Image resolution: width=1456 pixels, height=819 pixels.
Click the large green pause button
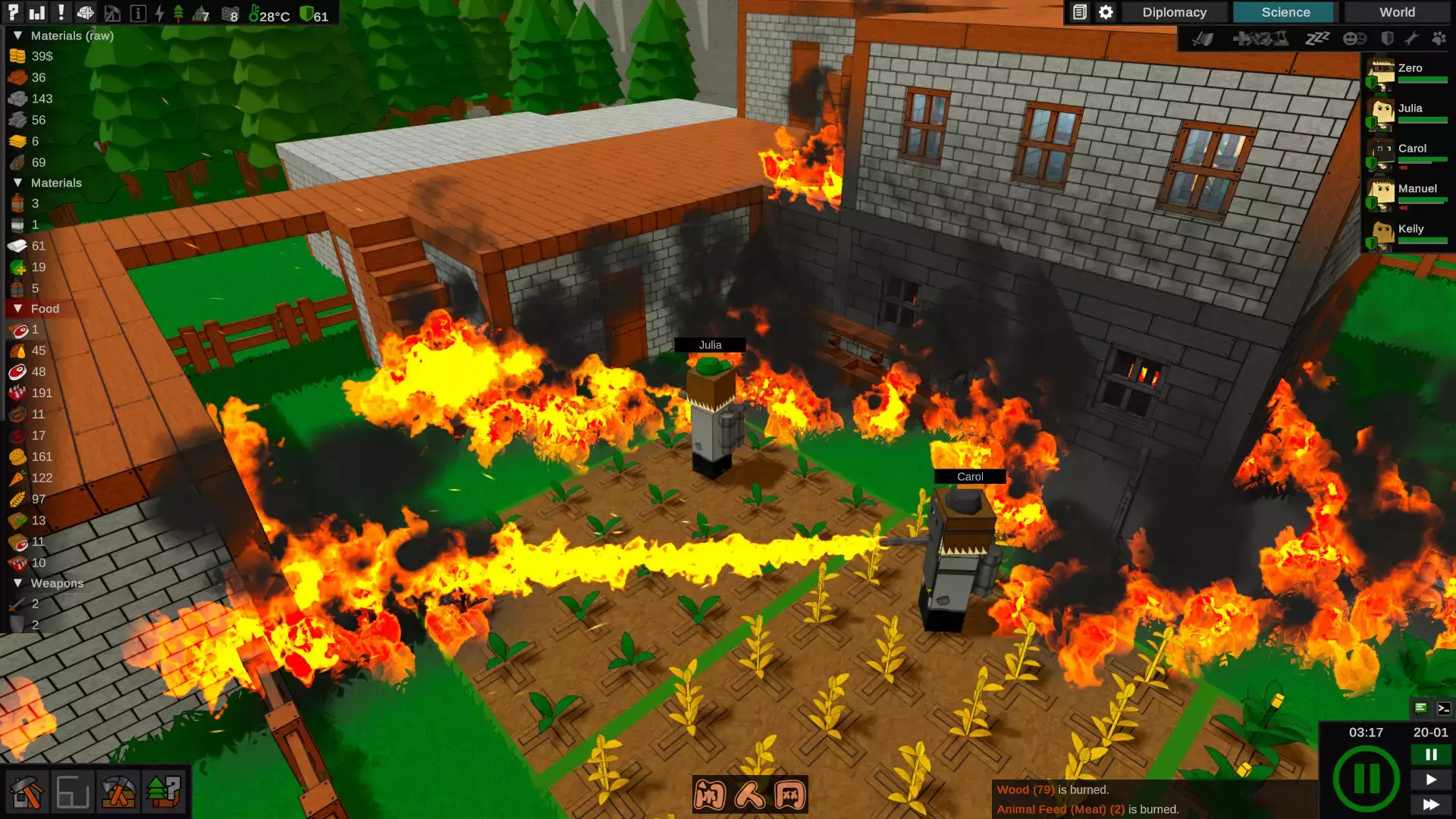click(1367, 778)
